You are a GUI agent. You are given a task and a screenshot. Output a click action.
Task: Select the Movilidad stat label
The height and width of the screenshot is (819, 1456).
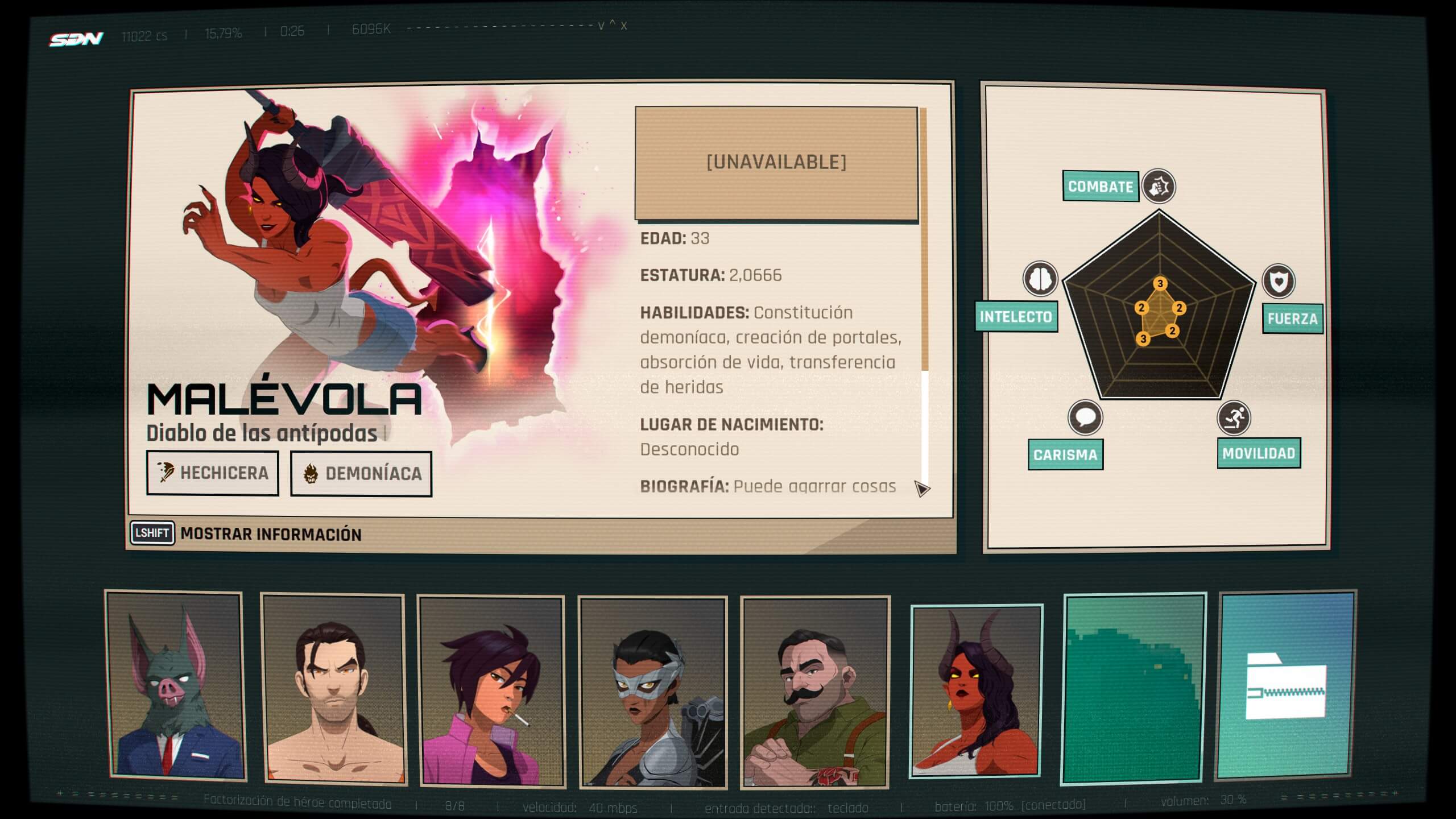coord(1259,453)
